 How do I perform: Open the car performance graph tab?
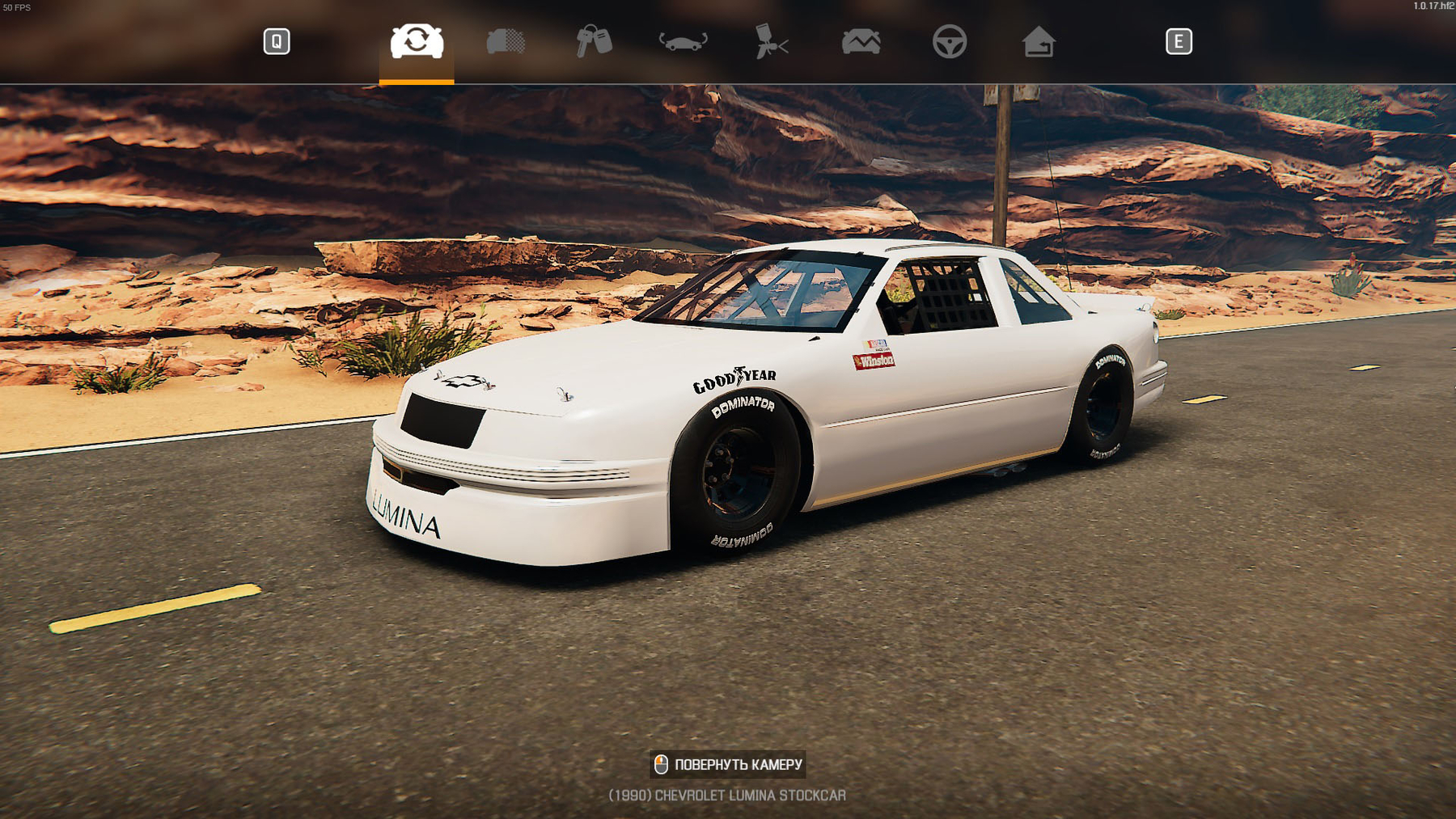click(x=861, y=41)
